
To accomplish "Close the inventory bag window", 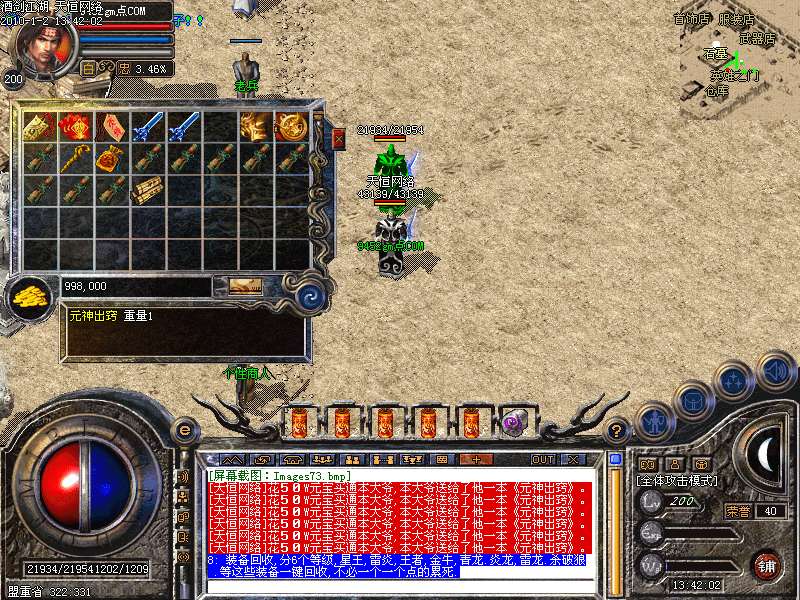I will [x=338, y=139].
